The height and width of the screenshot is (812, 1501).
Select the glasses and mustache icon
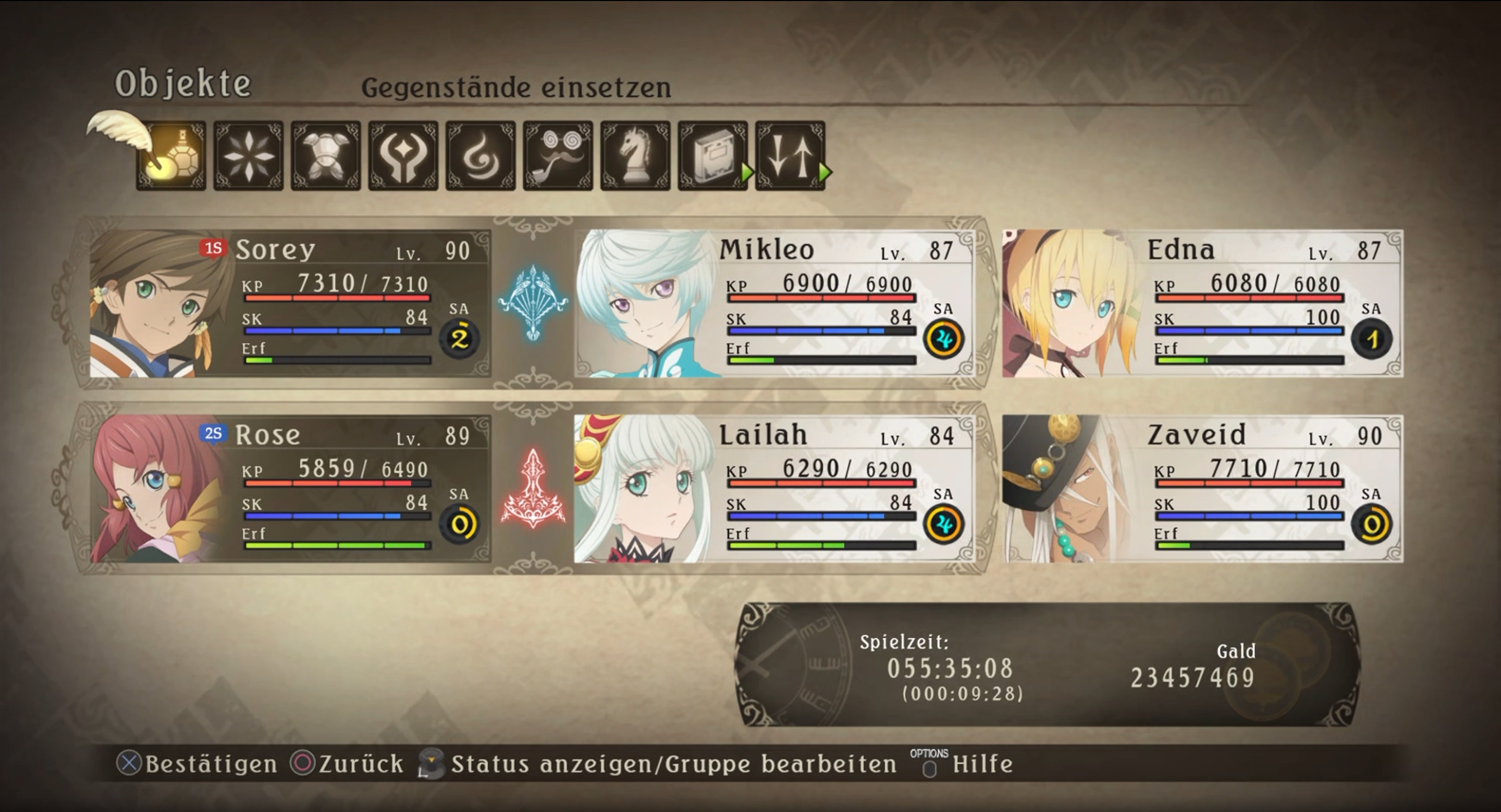coord(558,155)
